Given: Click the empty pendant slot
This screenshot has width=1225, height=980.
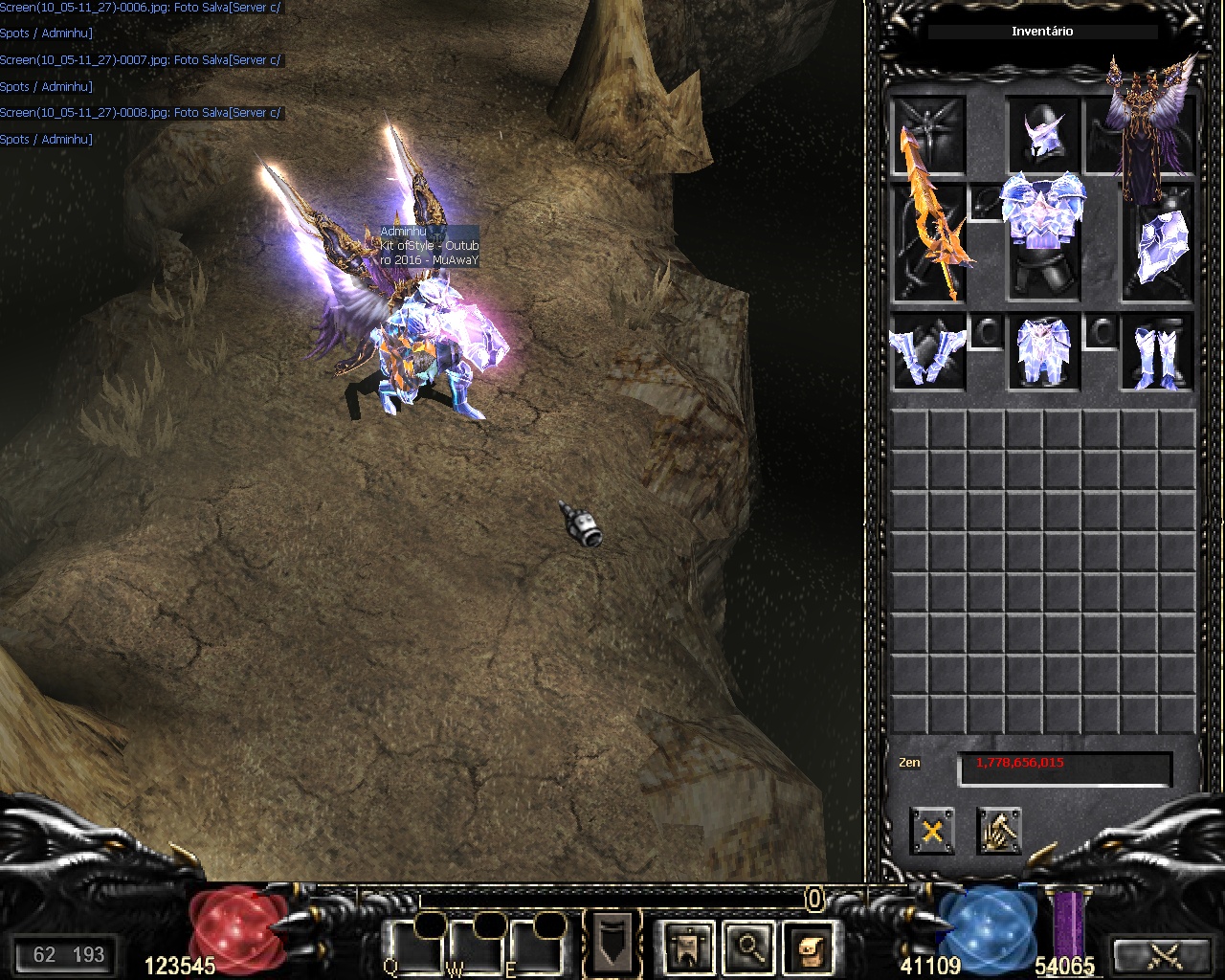Looking at the screenshot, I should tap(986, 201).
